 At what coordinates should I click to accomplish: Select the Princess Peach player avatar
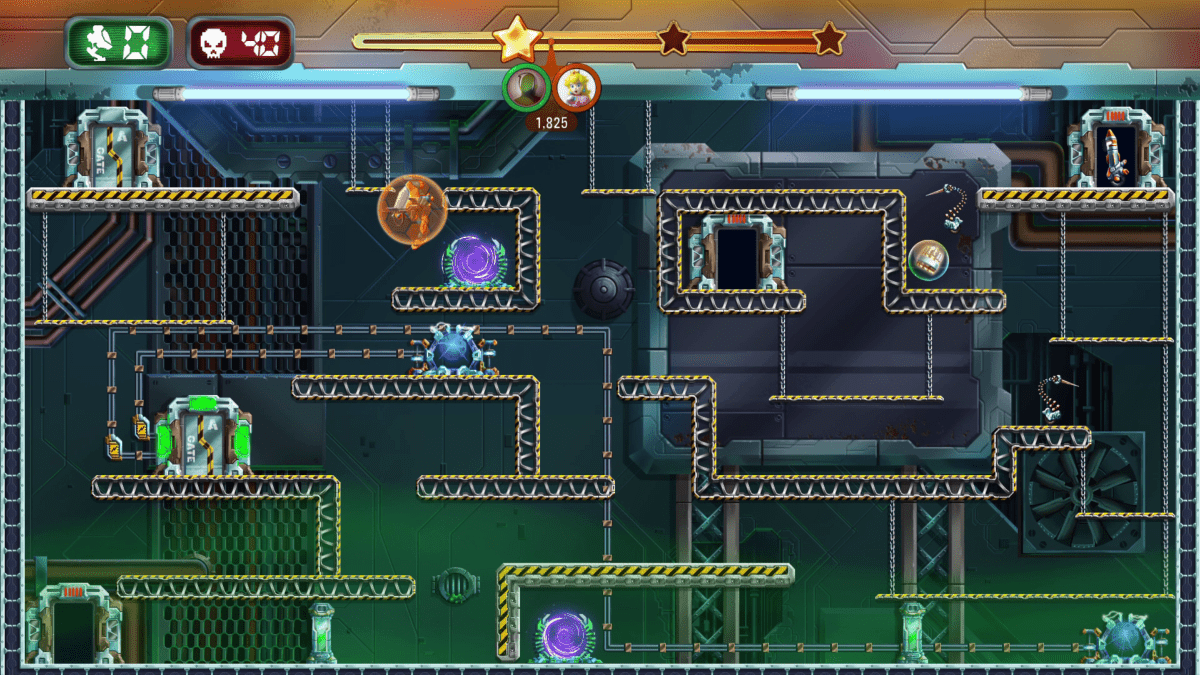[x=577, y=88]
